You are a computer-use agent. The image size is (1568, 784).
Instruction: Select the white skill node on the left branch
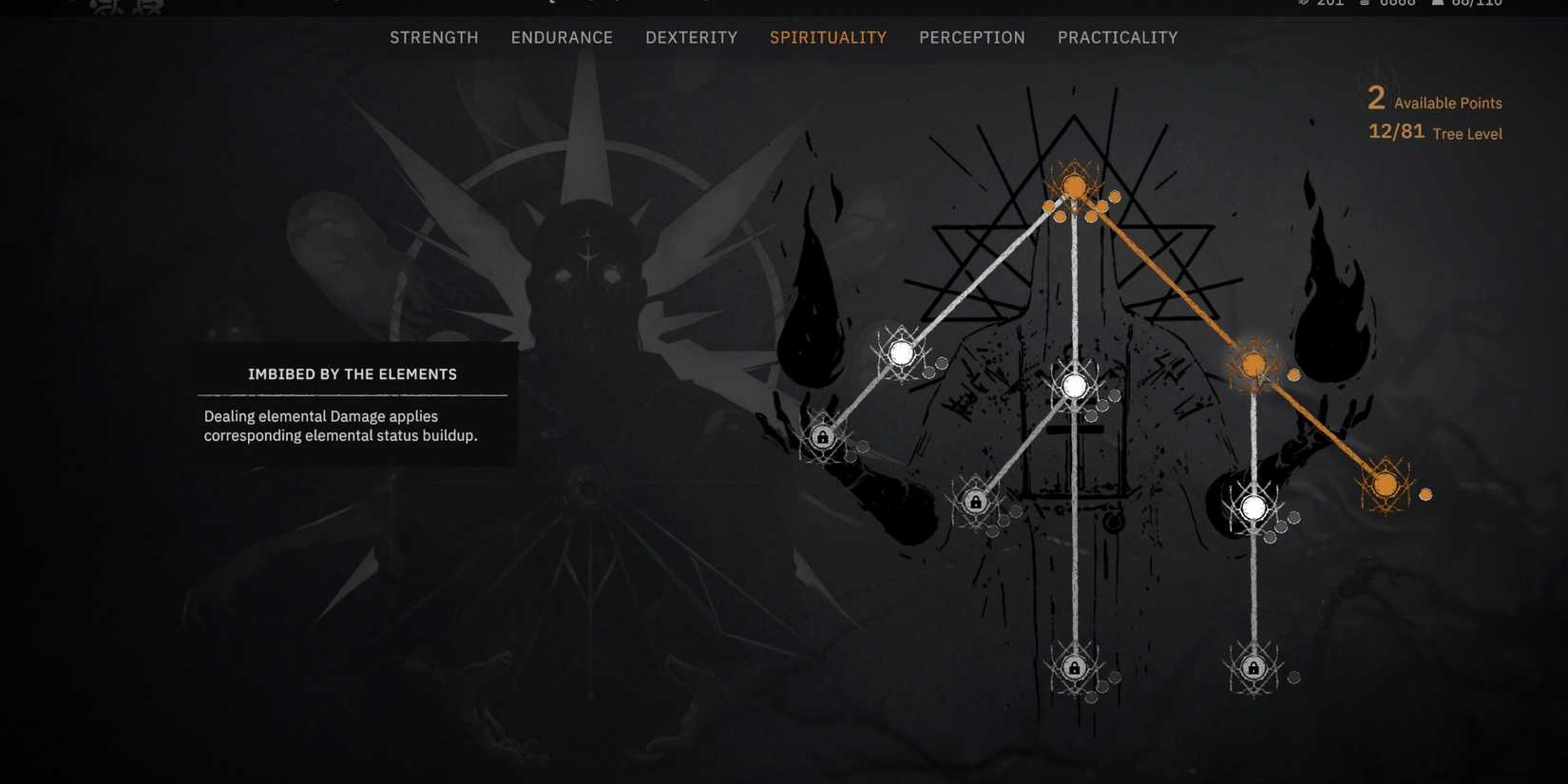(x=901, y=353)
